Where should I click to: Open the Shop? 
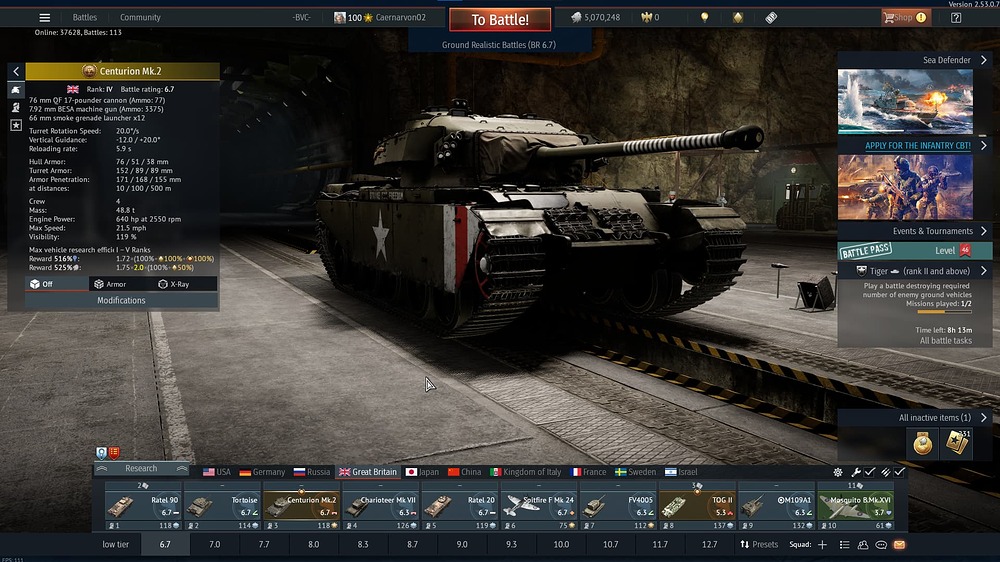[x=903, y=18]
